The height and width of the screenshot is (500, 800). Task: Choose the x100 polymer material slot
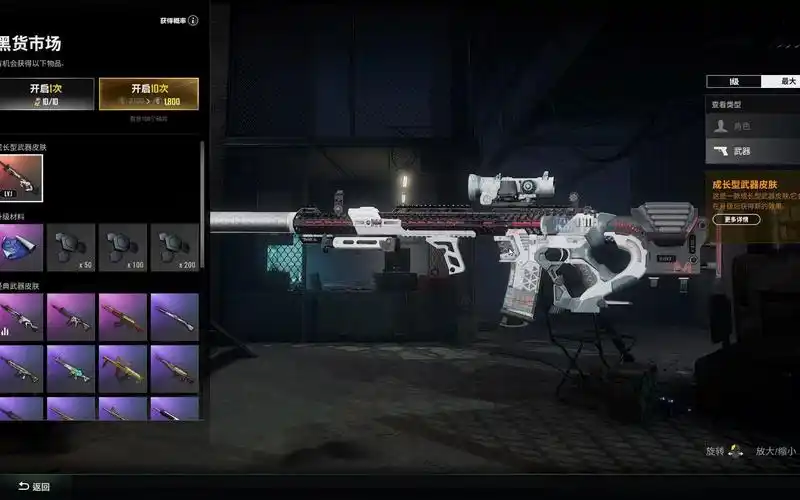[123, 247]
